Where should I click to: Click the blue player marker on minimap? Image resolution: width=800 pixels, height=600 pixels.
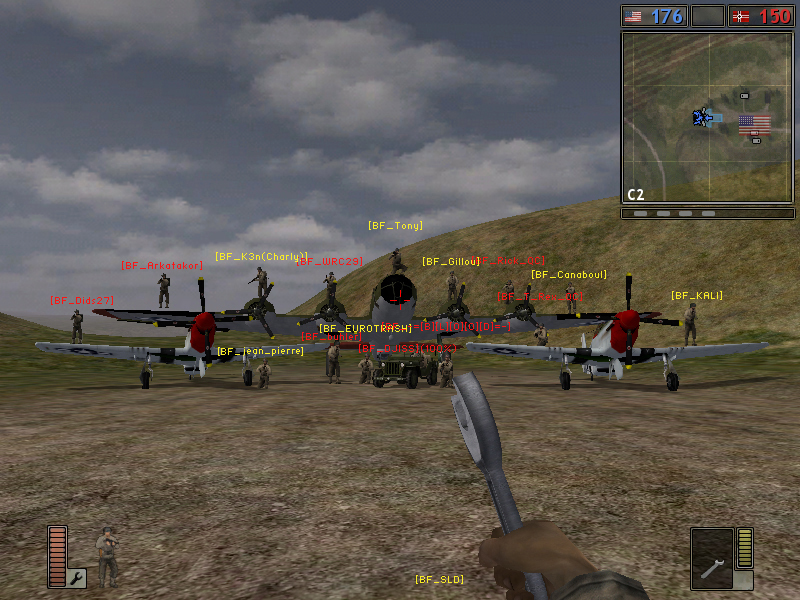coord(702,118)
